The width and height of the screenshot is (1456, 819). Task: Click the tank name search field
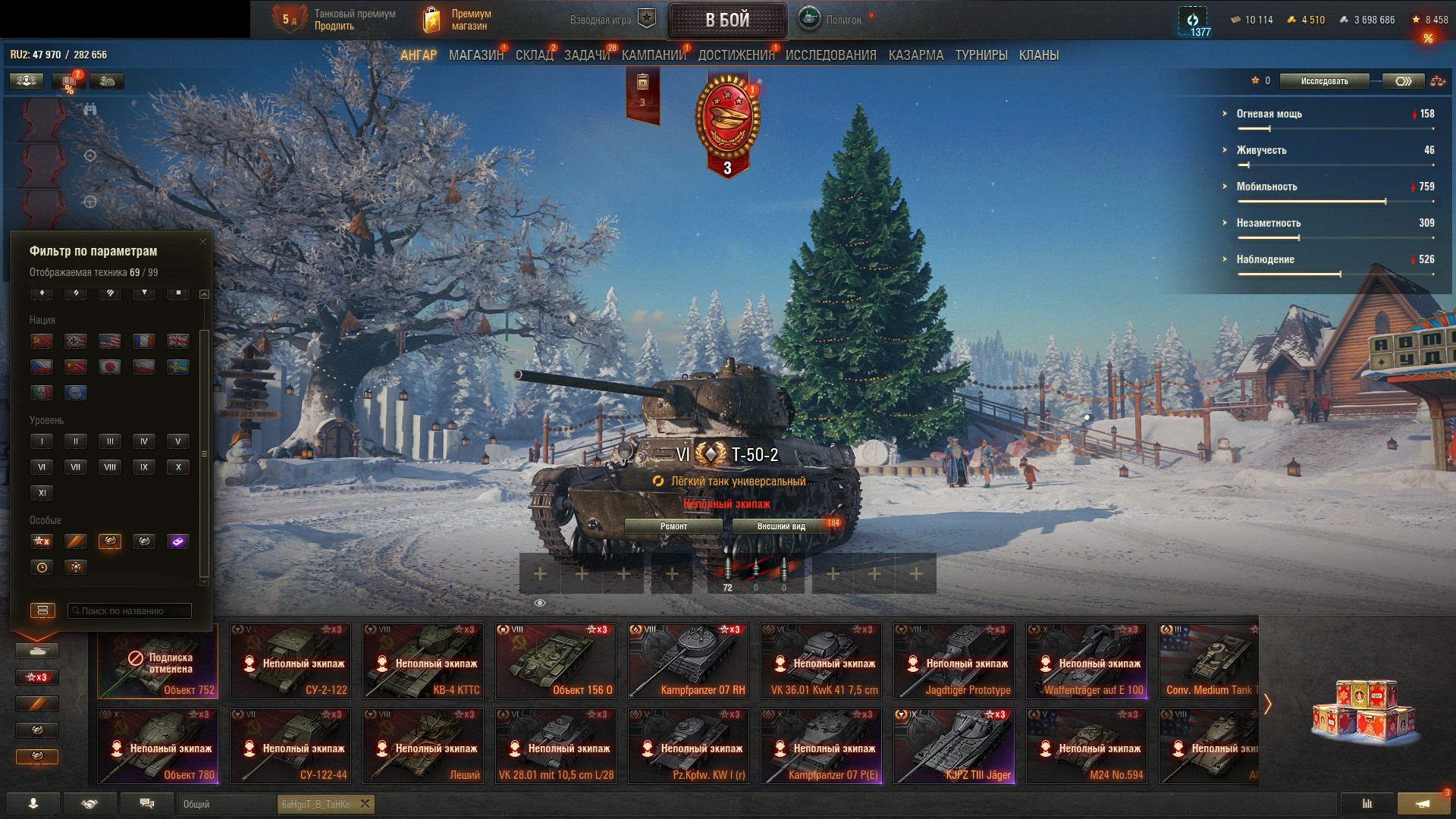coord(130,610)
